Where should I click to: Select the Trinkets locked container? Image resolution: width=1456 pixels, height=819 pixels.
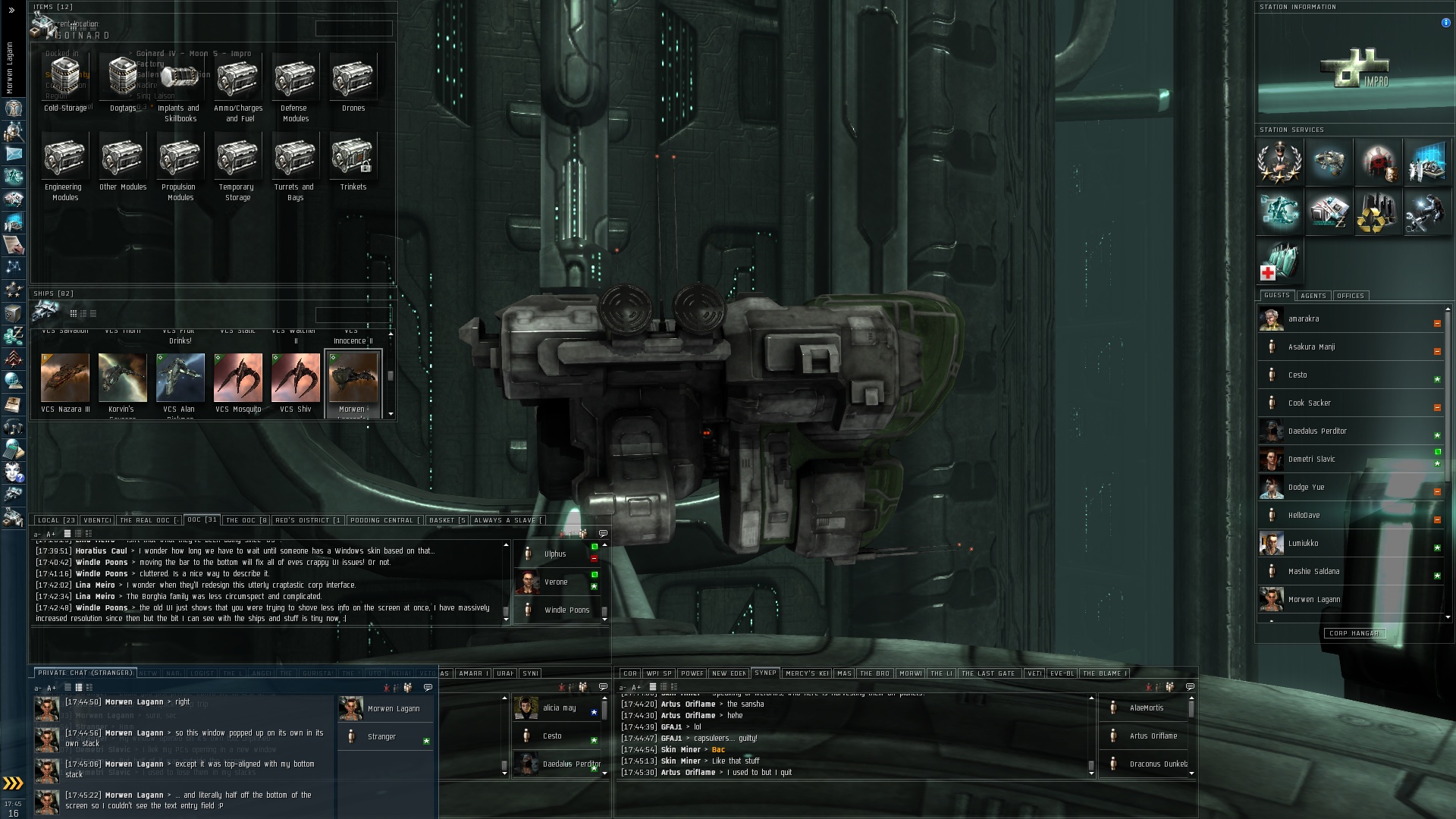click(x=353, y=156)
